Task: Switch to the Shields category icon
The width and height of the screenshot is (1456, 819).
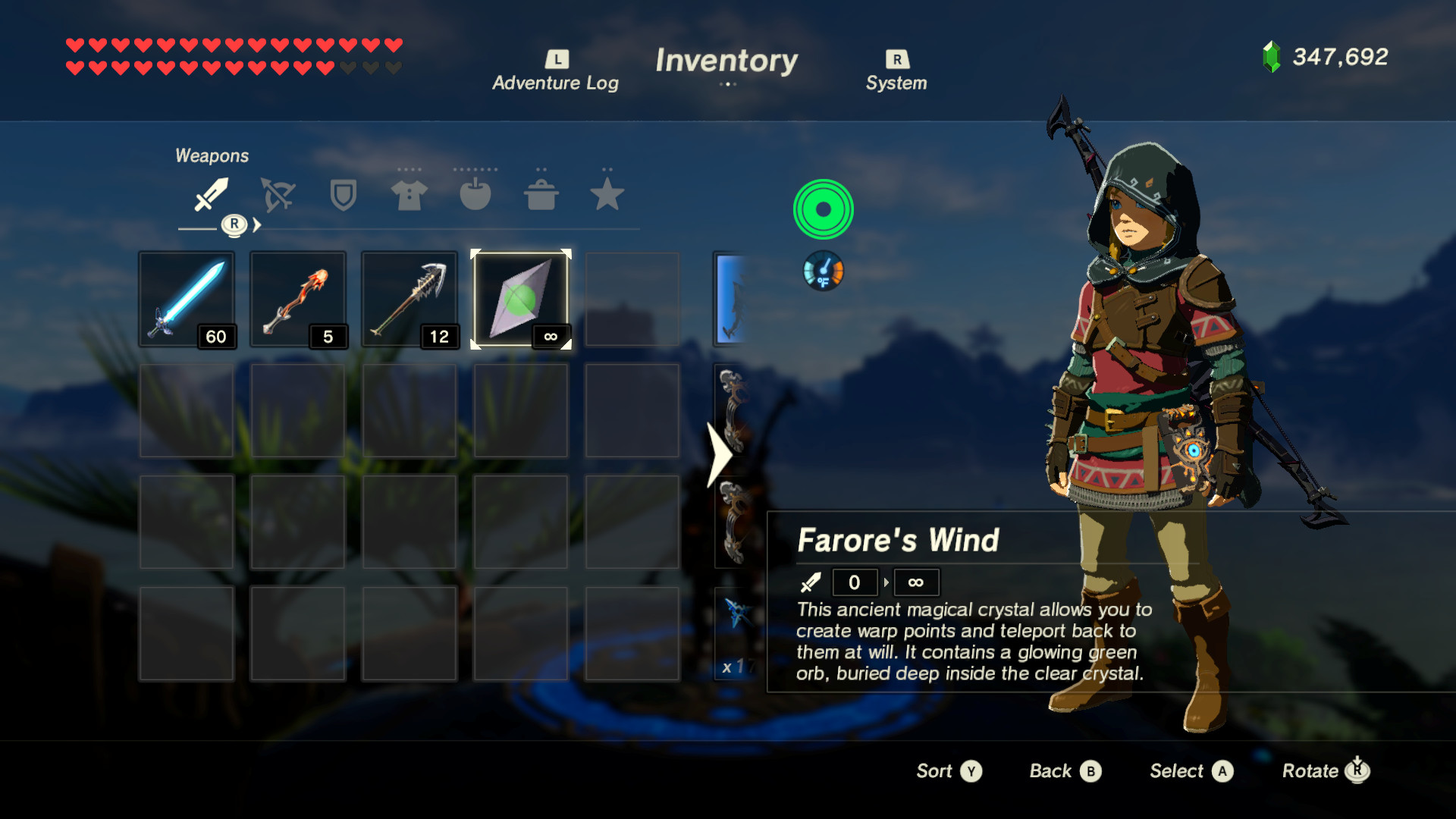Action: click(342, 196)
